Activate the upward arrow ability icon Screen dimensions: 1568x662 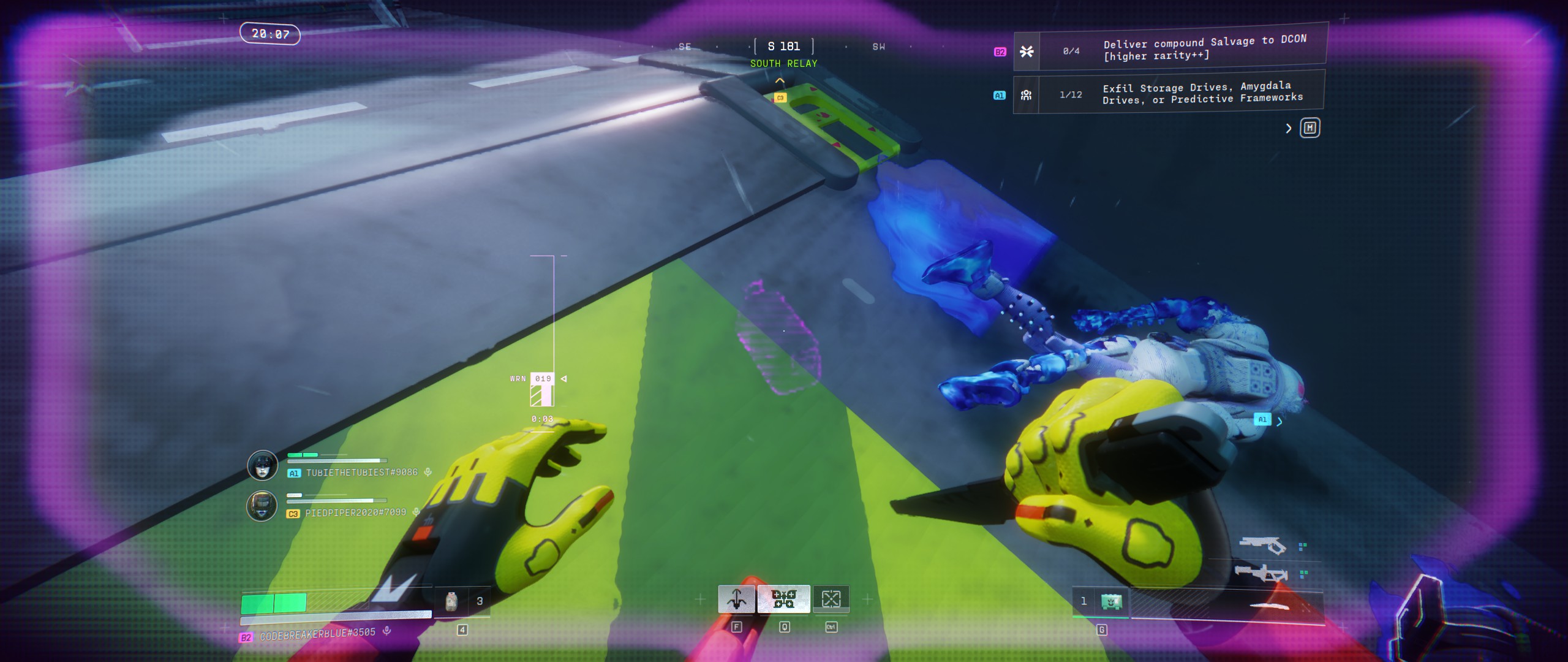point(736,599)
